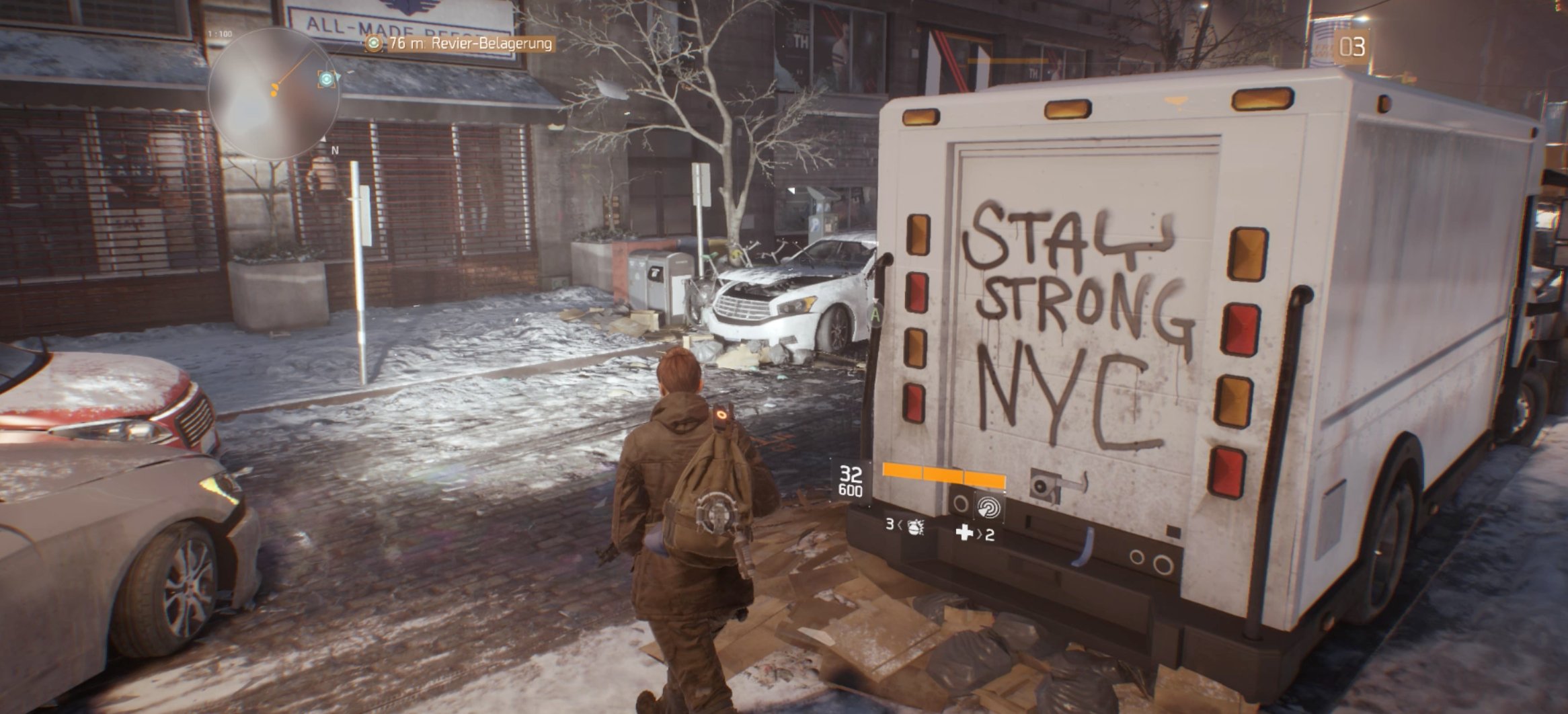Open the circular minimap
The image size is (1568, 714).
point(272,93)
